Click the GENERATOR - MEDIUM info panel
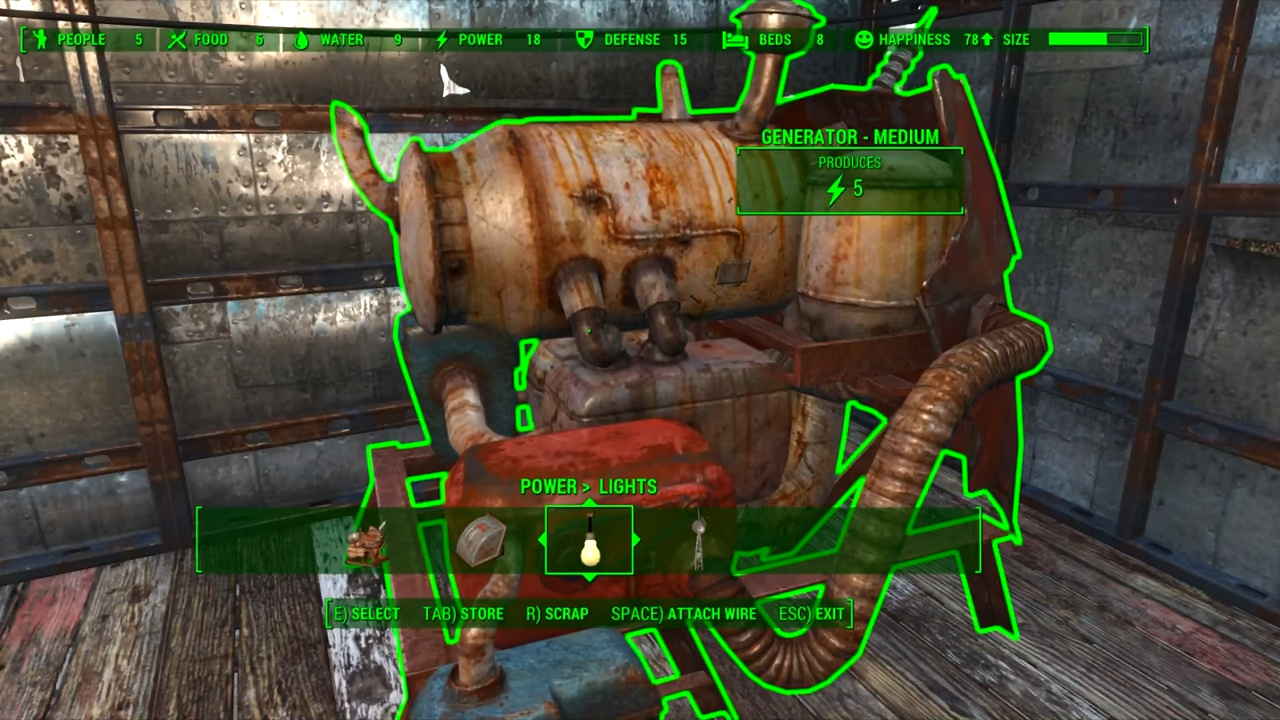Image resolution: width=1280 pixels, height=720 pixels. (x=849, y=137)
